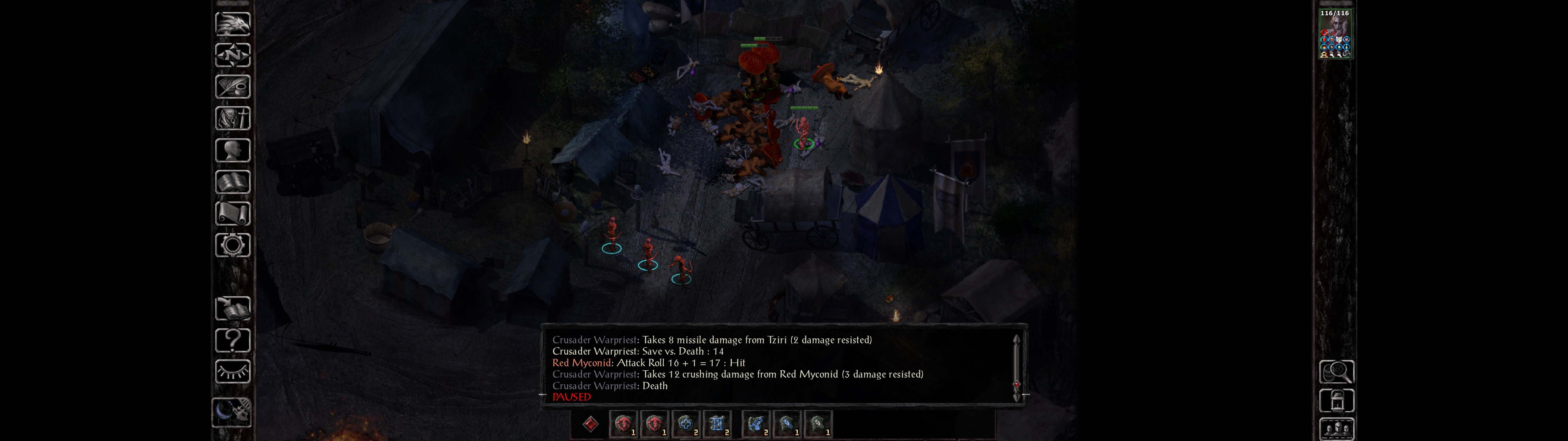Toggle party AI with the lantern button
The height and width of the screenshot is (441, 1568).
(1336, 401)
